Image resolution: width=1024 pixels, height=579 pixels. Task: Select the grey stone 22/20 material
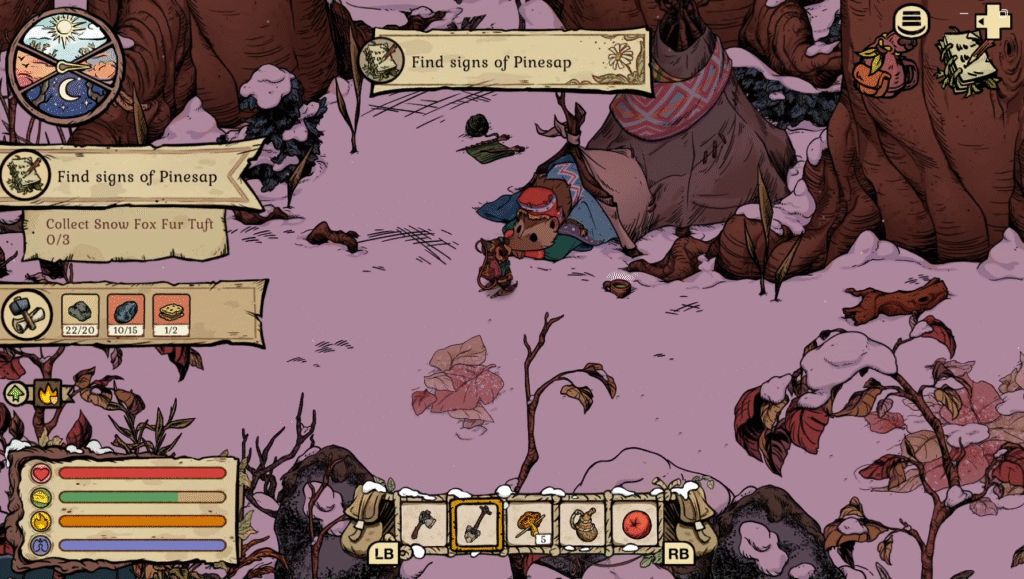80,313
